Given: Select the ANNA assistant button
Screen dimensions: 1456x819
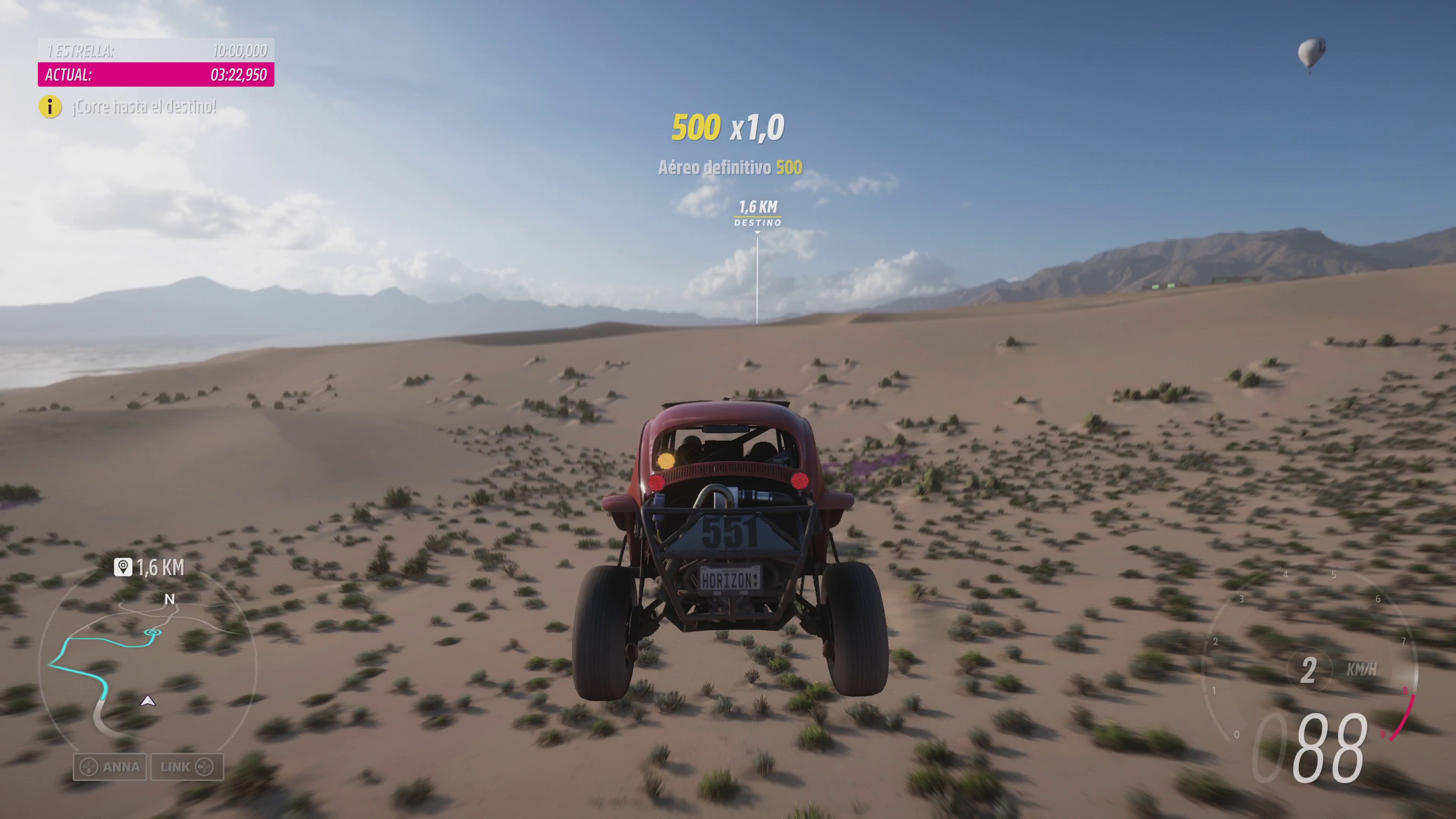Looking at the screenshot, I should [x=110, y=767].
